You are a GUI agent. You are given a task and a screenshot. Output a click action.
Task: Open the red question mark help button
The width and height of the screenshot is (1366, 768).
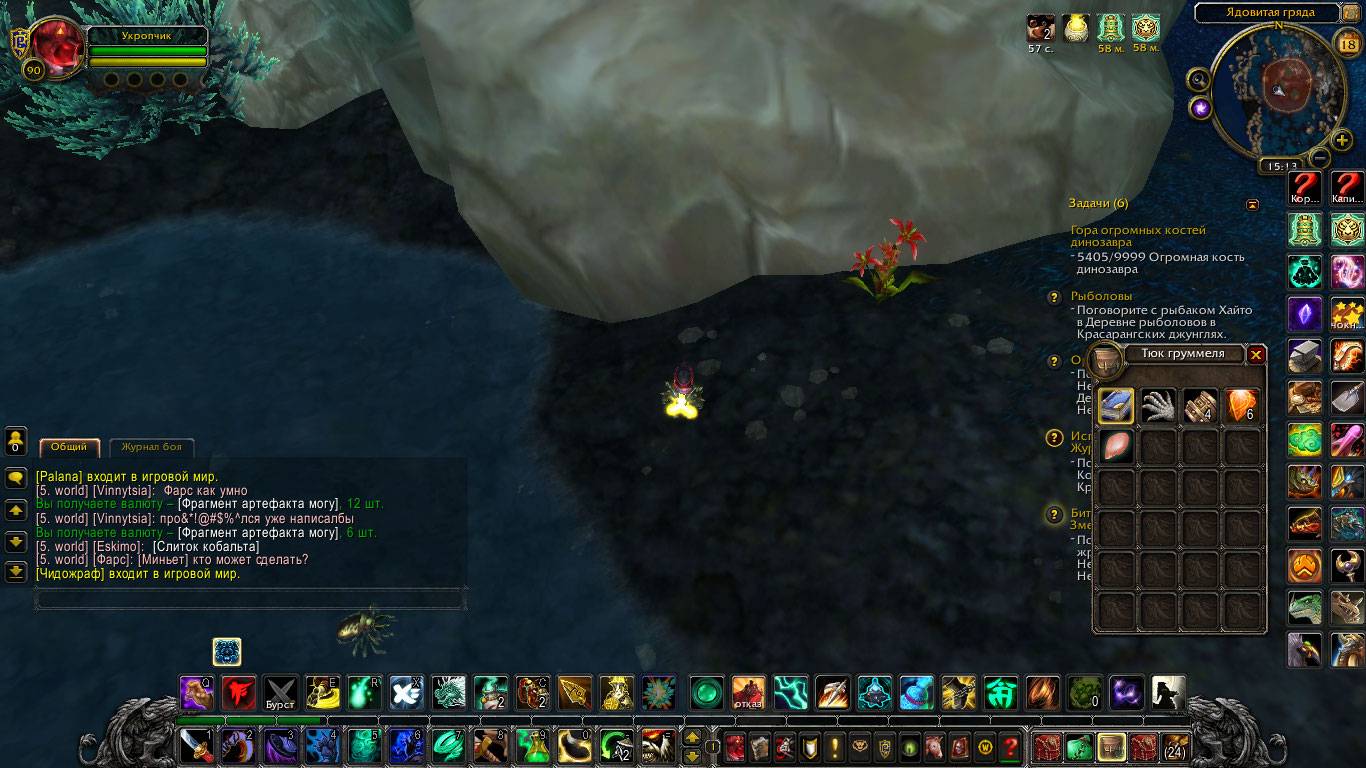click(x=1010, y=747)
